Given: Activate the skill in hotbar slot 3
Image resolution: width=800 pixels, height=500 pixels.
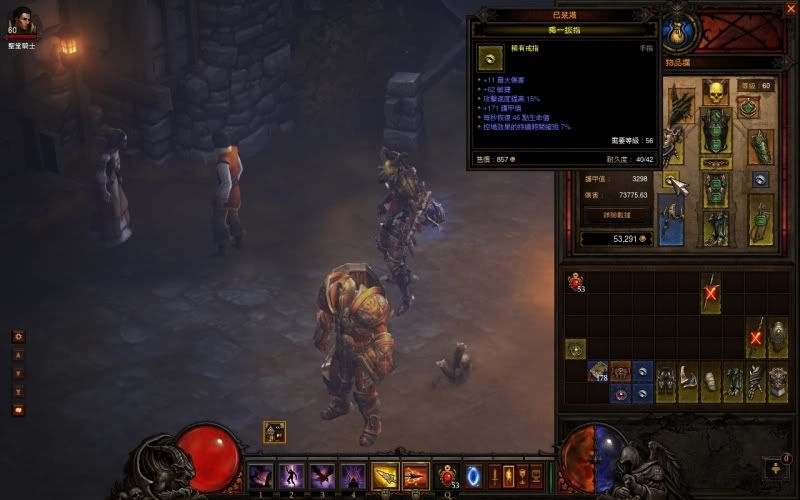Looking at the screenshot, I should click(322, 476).
